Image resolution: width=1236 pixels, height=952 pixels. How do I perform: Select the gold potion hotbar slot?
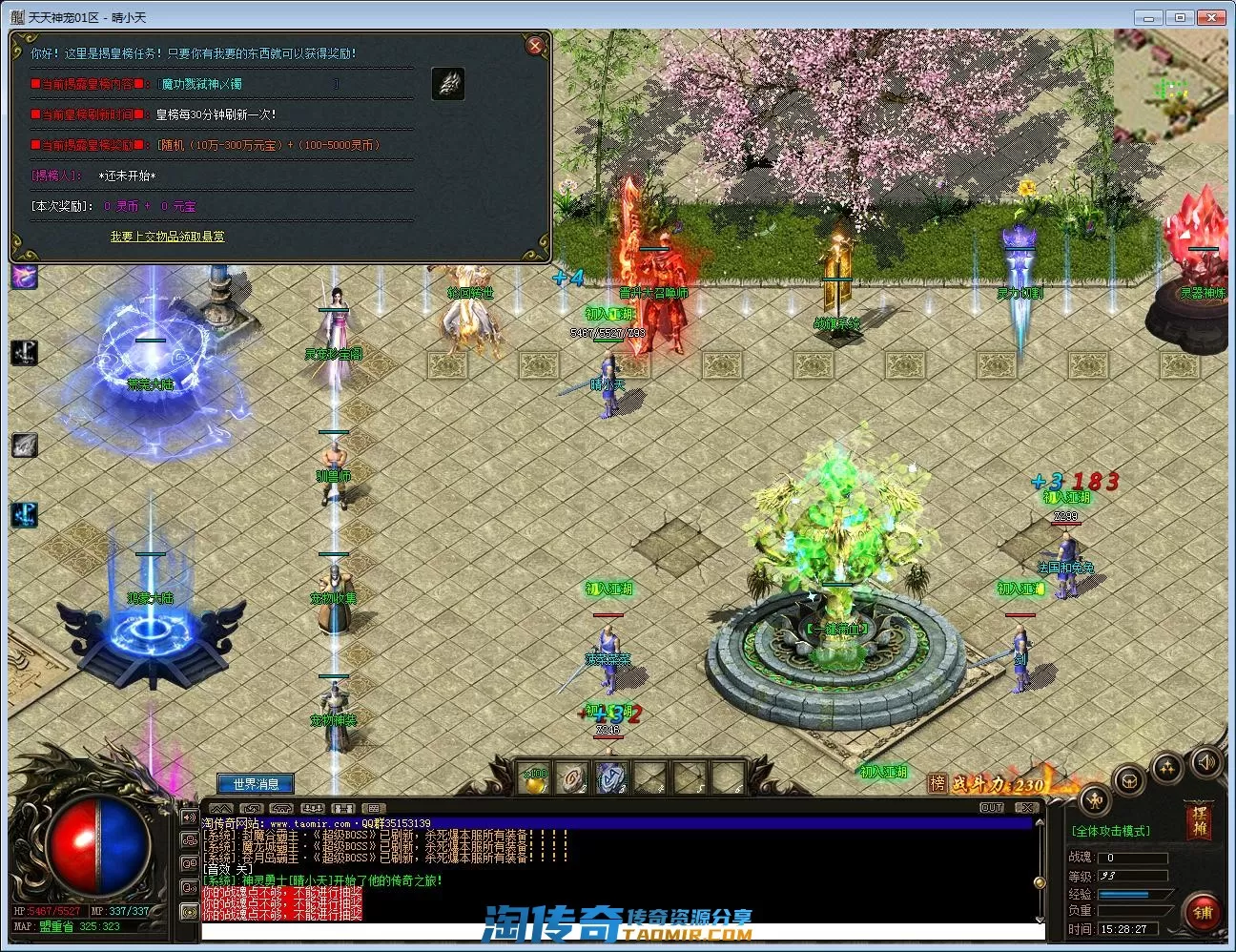coord(535,779)
